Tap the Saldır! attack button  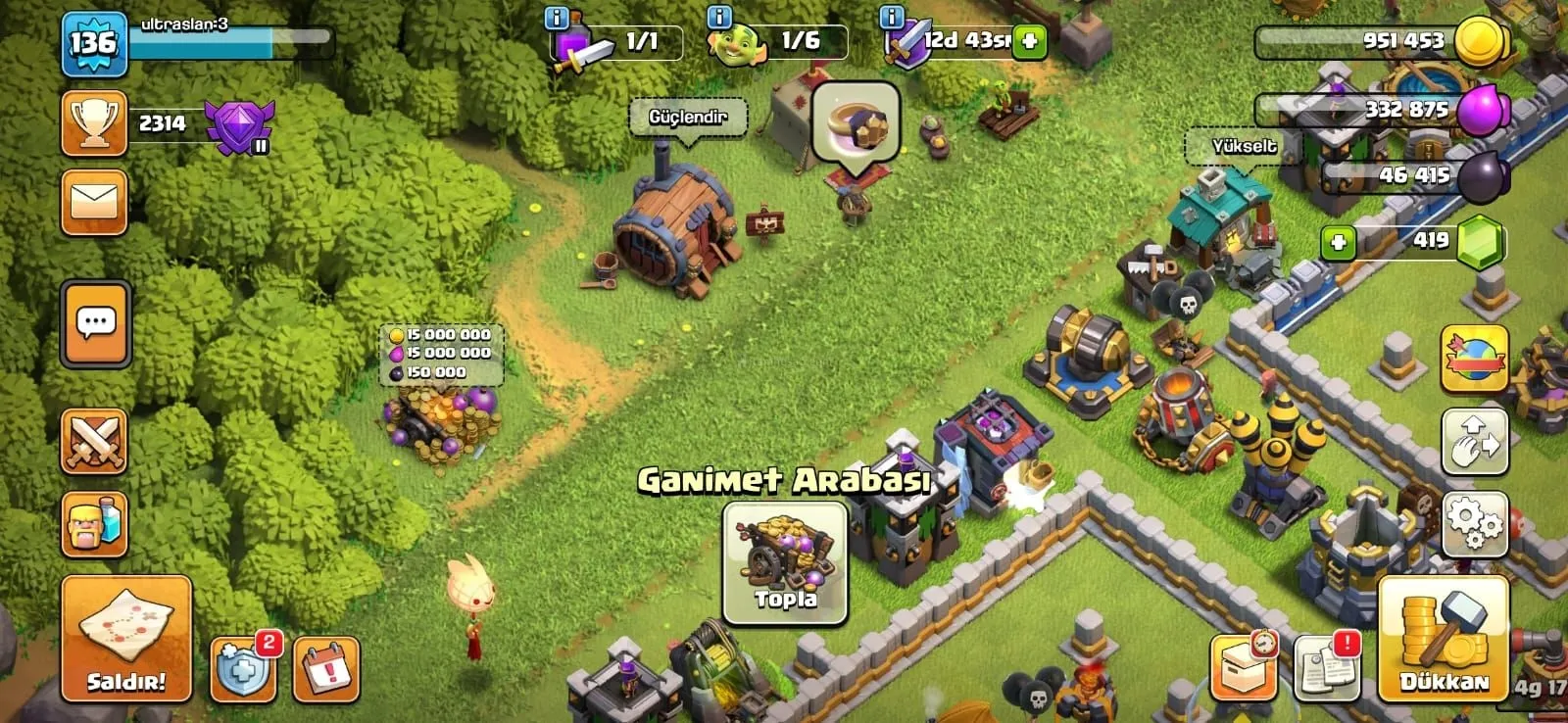[x=126, y=638]
